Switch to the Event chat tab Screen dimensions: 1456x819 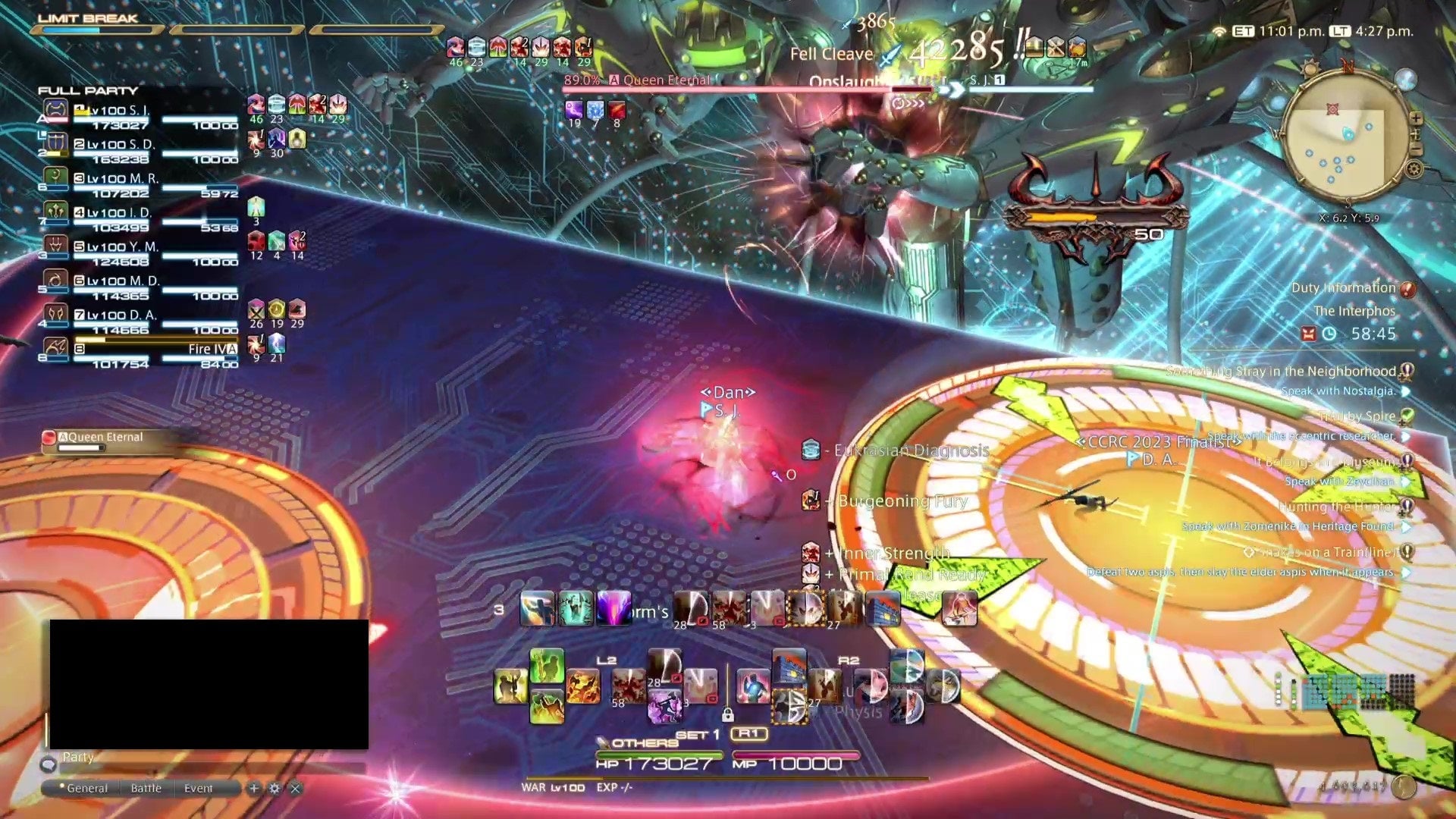(x=199, y=788)
